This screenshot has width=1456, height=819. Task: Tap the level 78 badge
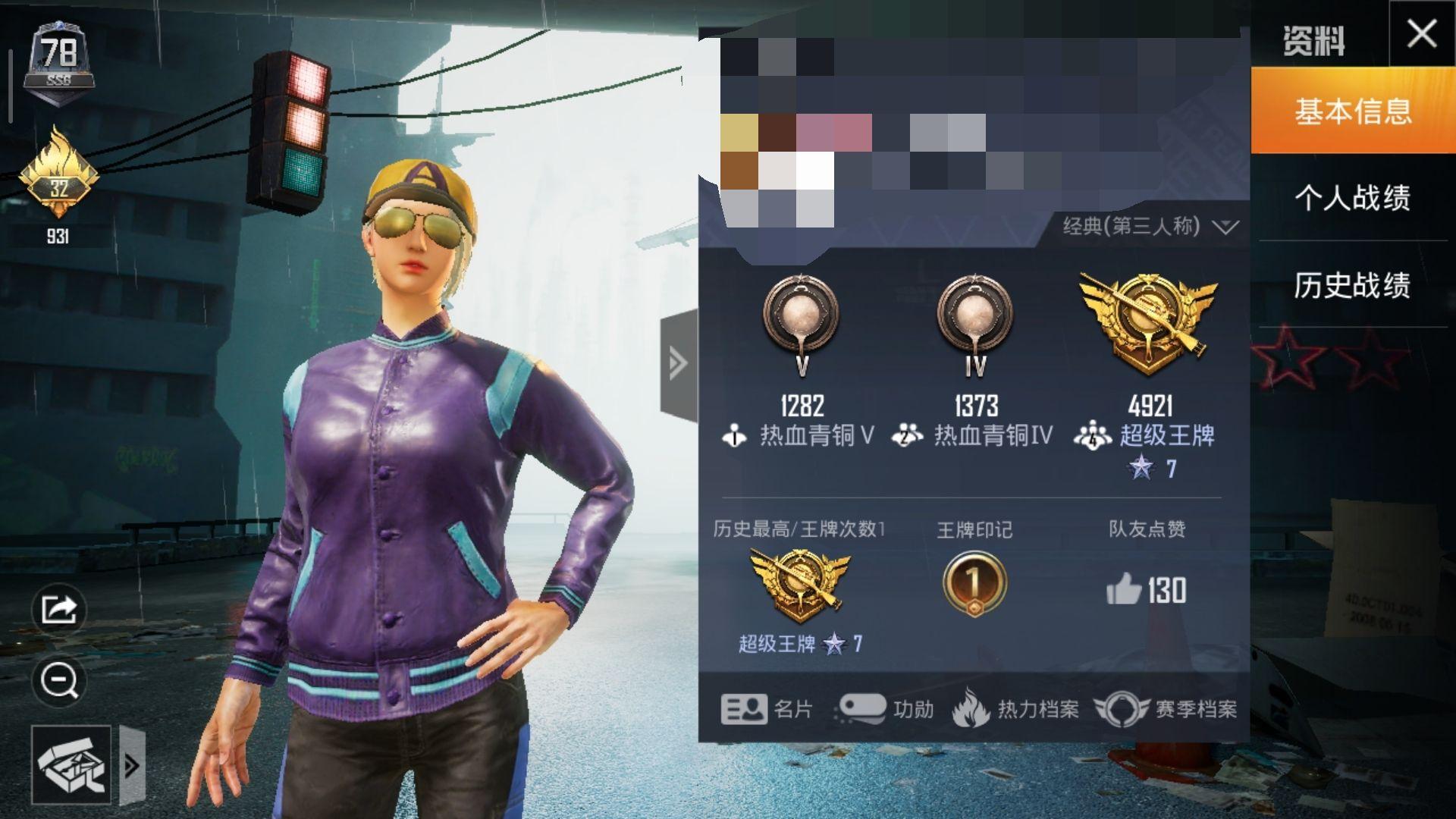pyautogui.click(x=59, y=61)
